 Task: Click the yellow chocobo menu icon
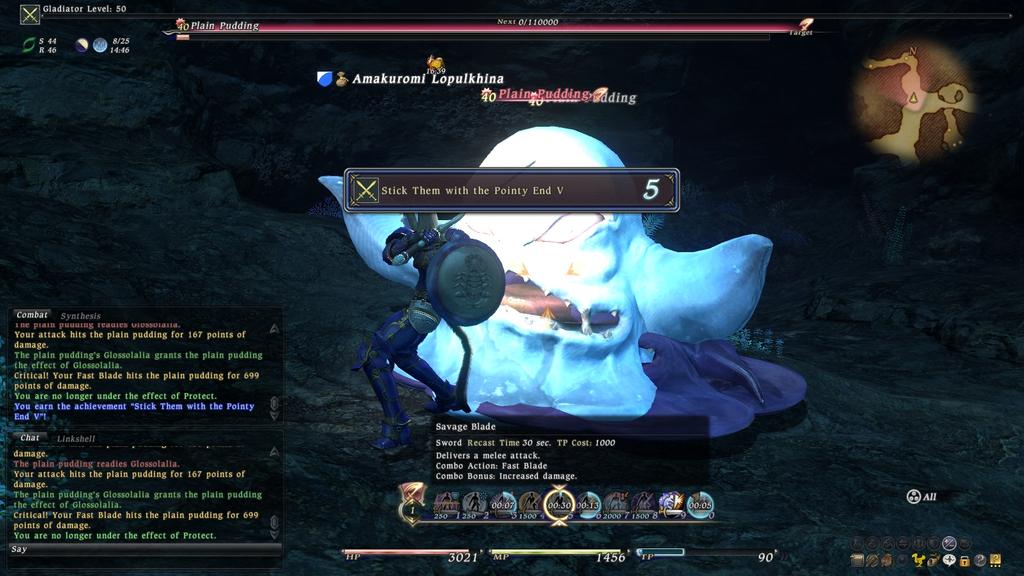pyautogui.click(x=918, y=559)
